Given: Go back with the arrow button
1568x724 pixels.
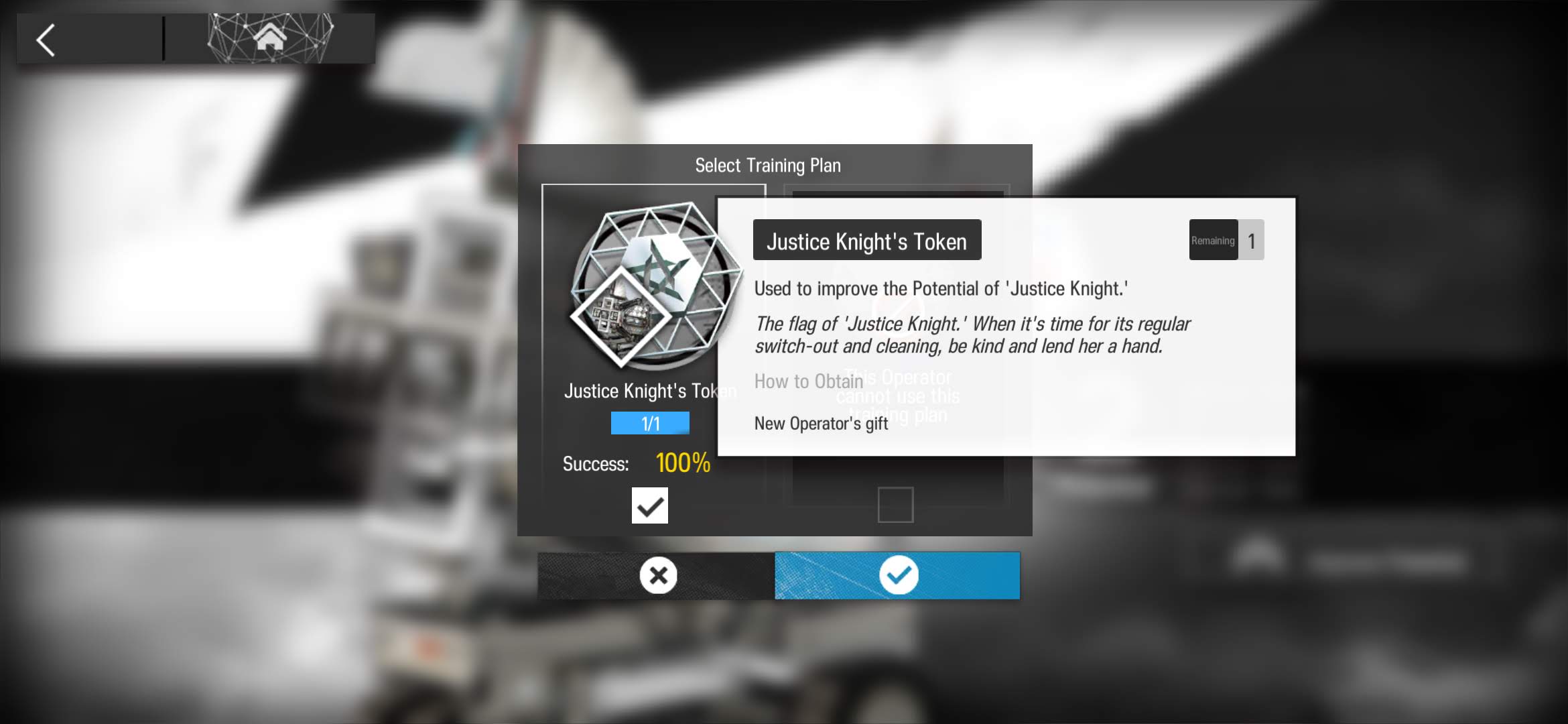Looking at the screenshot, I should pyautogui.click(x=46, y=40).
